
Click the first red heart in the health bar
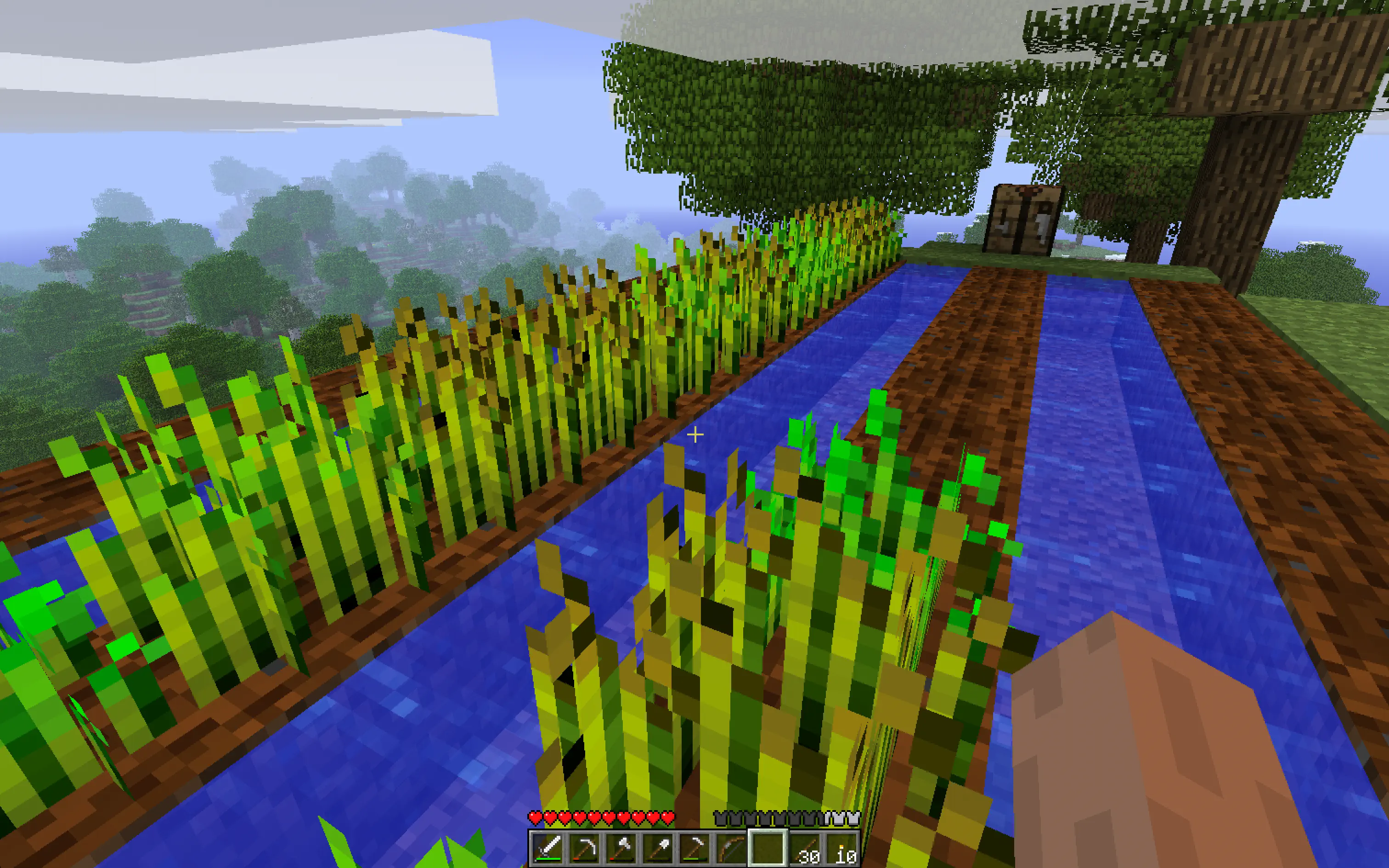point(536,817)
